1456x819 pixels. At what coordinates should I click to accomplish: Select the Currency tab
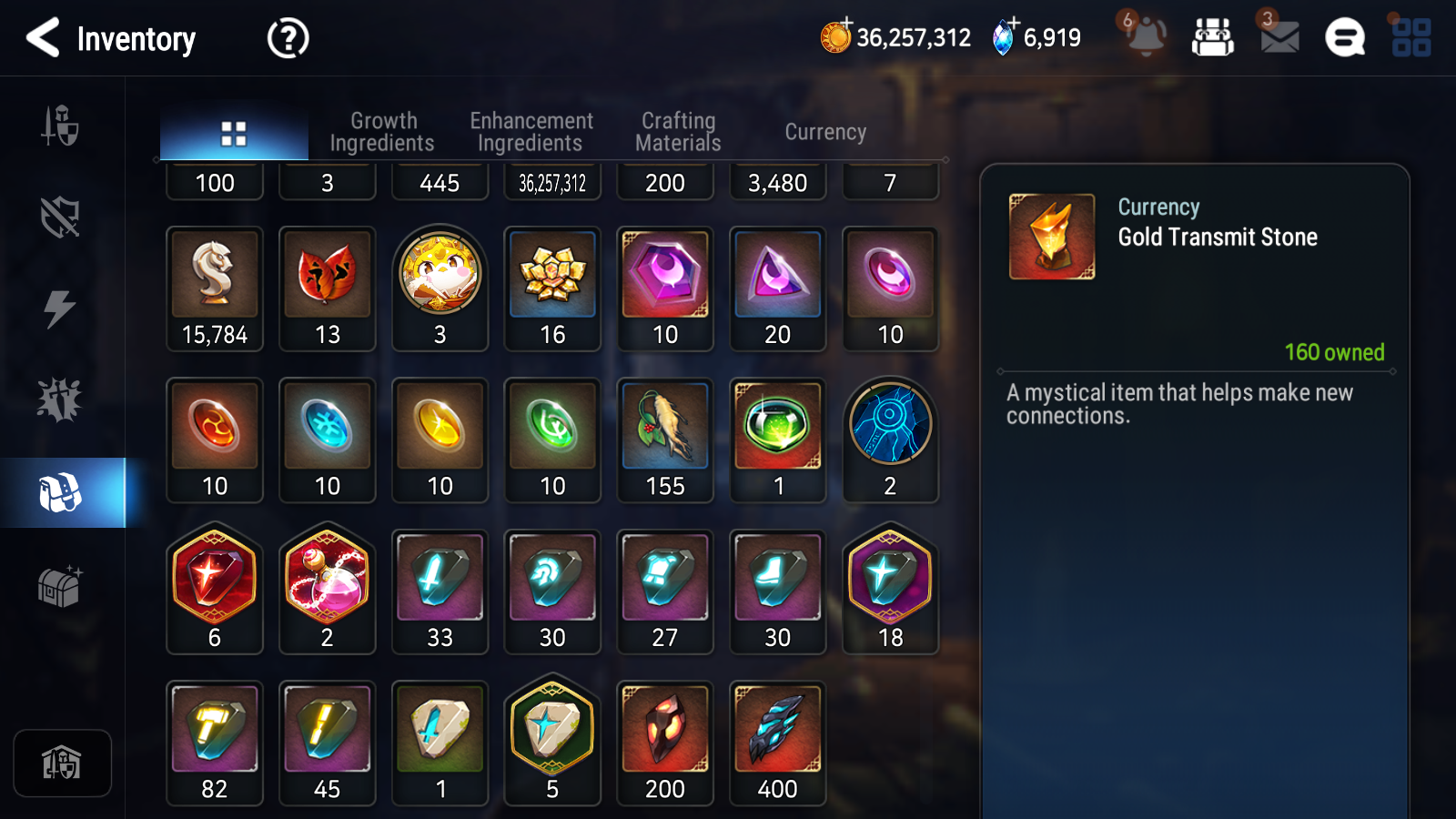pos(825,132)
